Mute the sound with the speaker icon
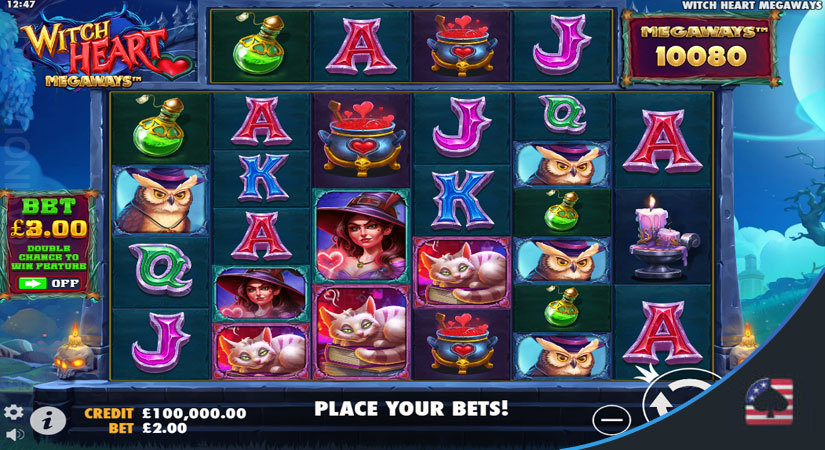 pyautogui.click(x=13, y=436)
